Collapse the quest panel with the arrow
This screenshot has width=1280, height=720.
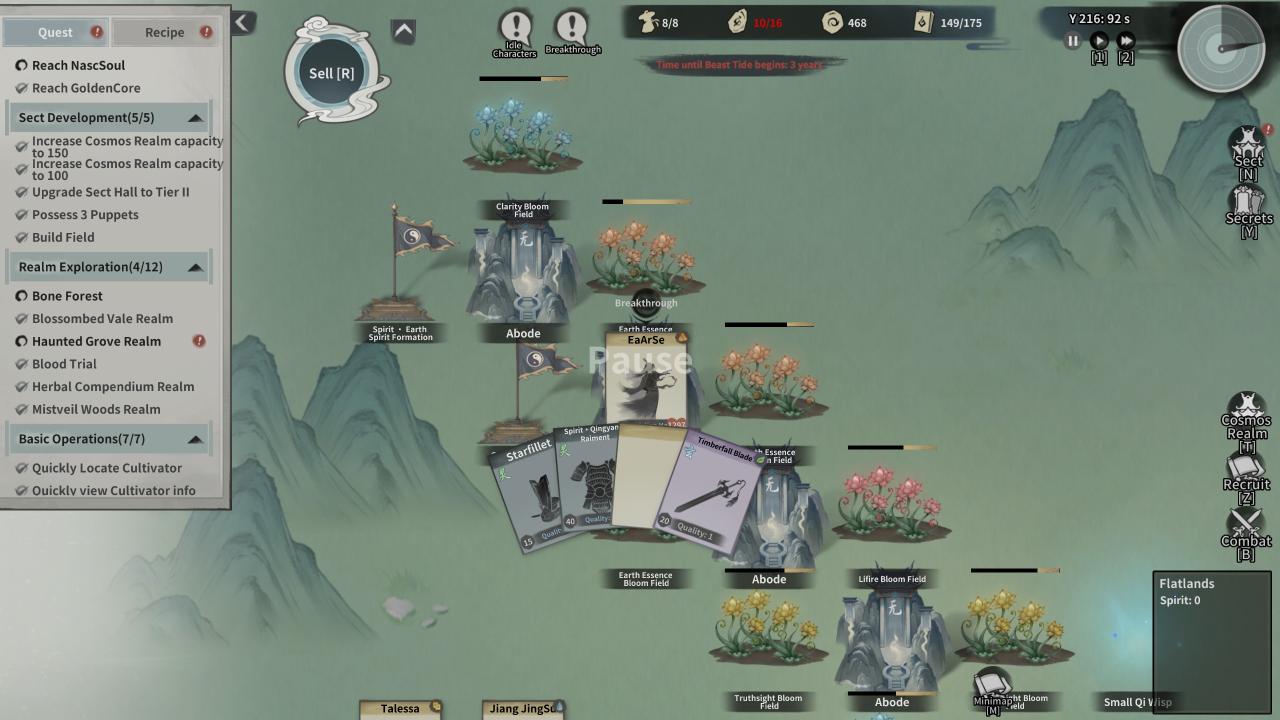tap(243, 23)
